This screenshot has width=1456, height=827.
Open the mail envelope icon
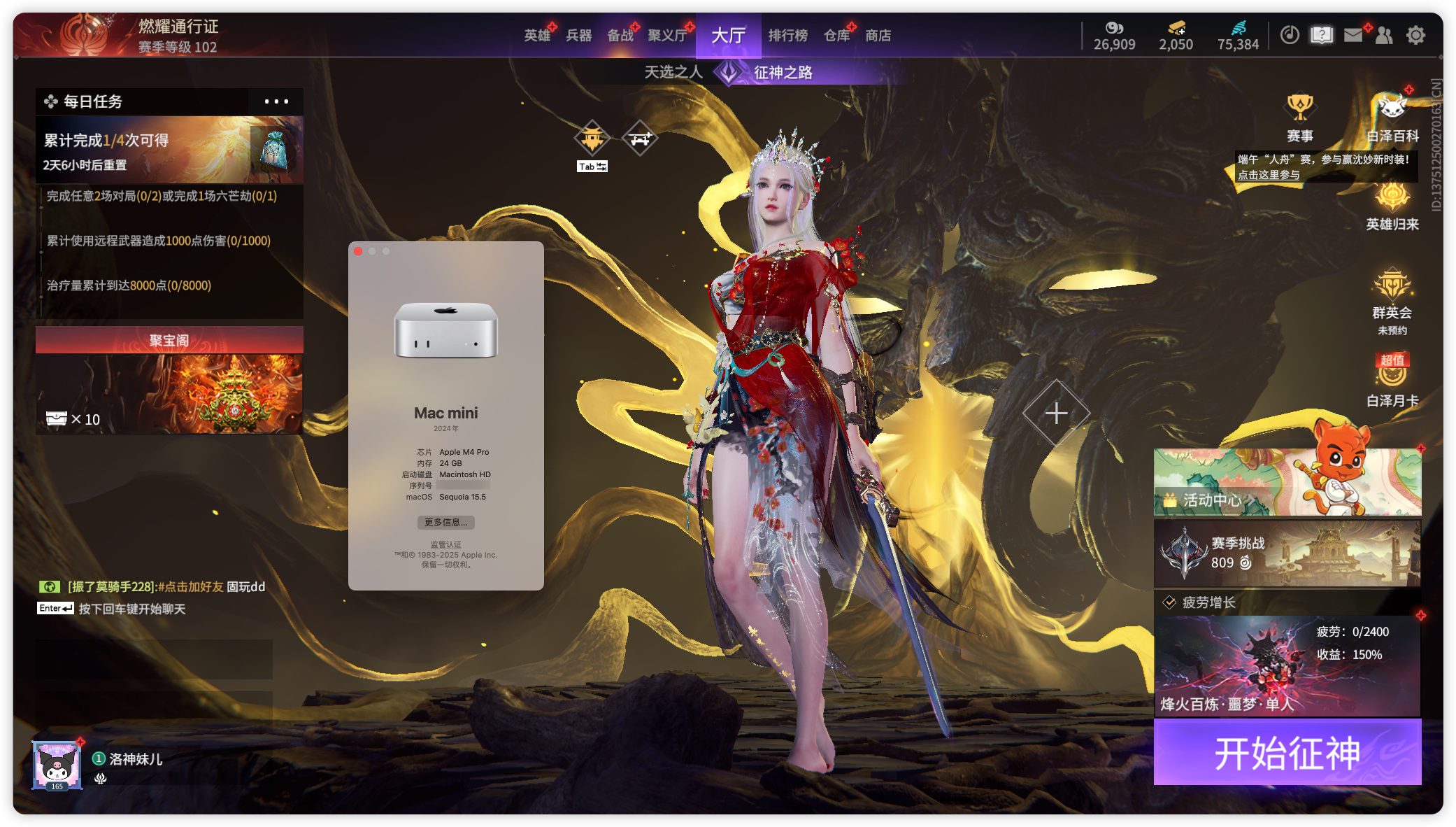(1353, 35)
